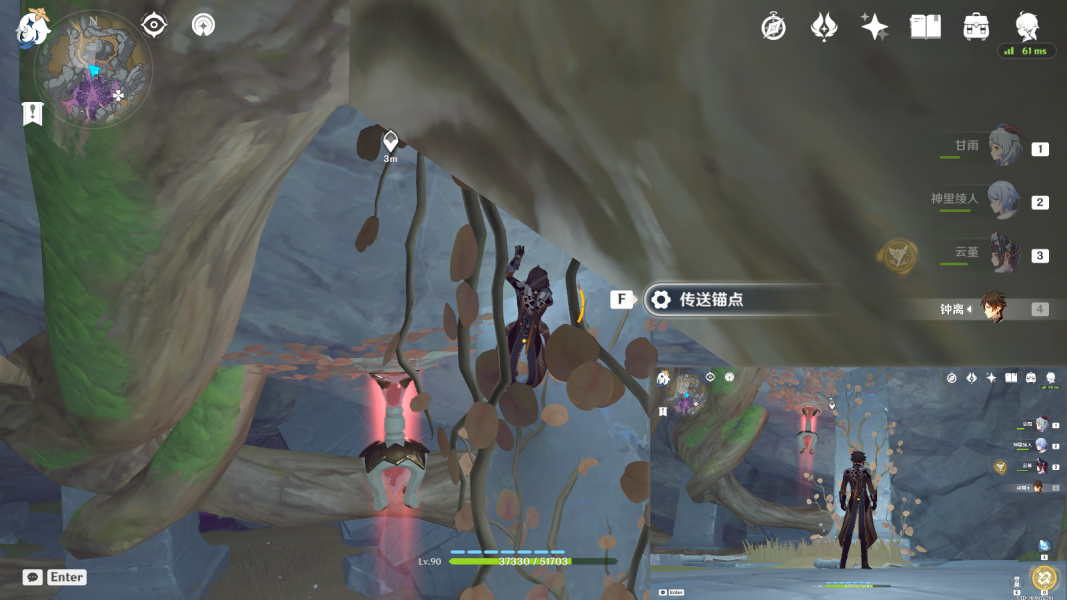The height and width of the screenshot is (600, 1067).
Task: Open the Inventory backpack icon
Action: pyautogui.click(x=976, y=27)
